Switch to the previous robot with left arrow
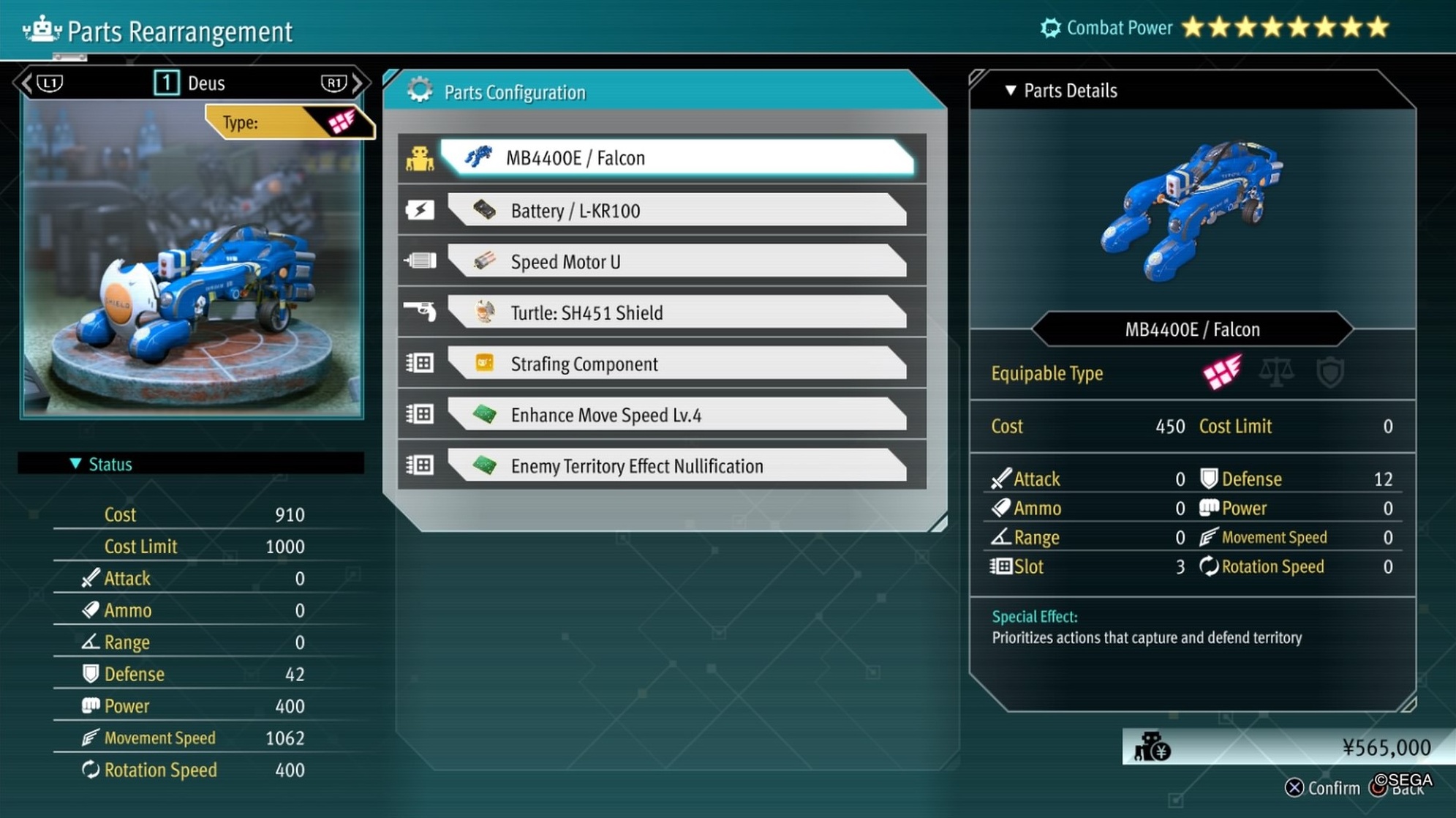The width and height of the screenshot is (1456, 818). 27,83
